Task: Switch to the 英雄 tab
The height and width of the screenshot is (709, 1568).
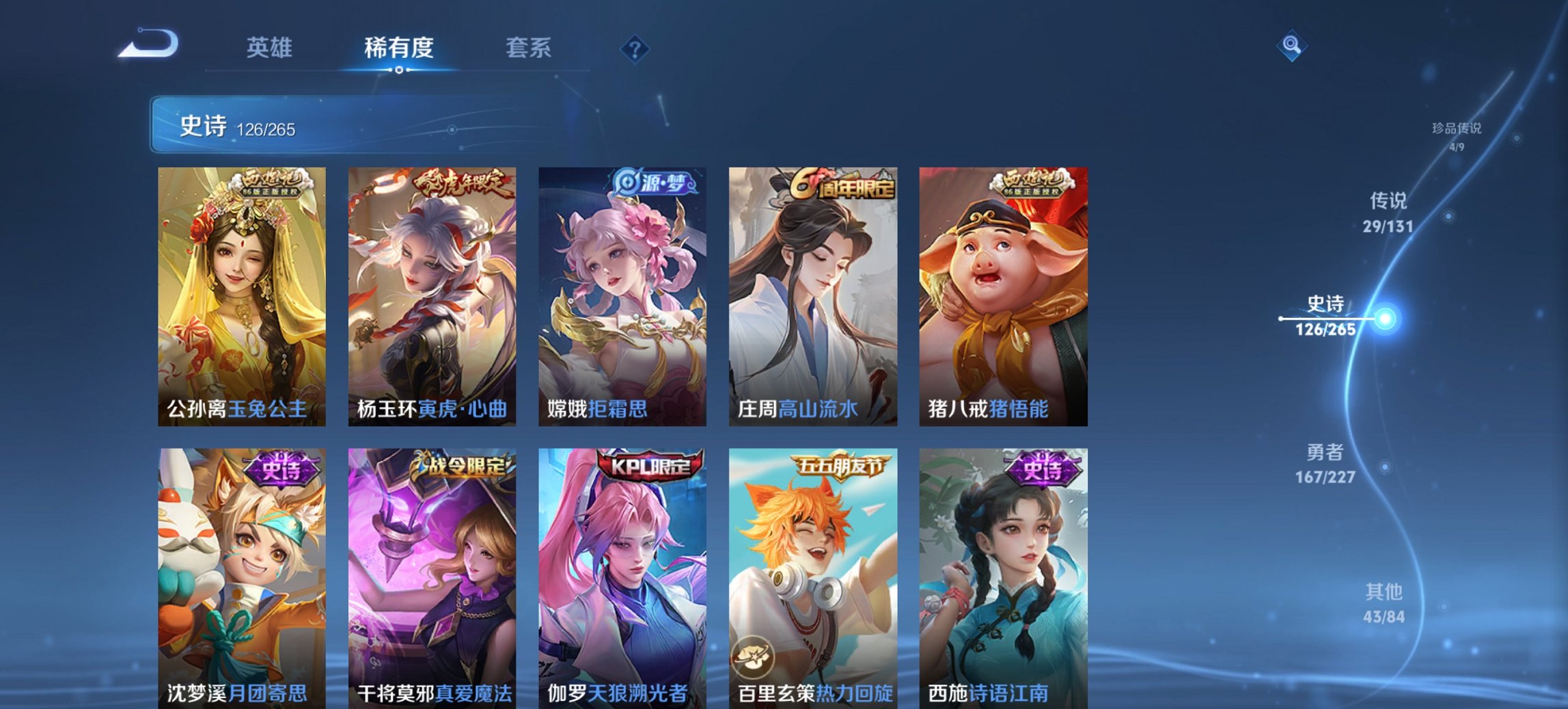Action: point(271,48)
